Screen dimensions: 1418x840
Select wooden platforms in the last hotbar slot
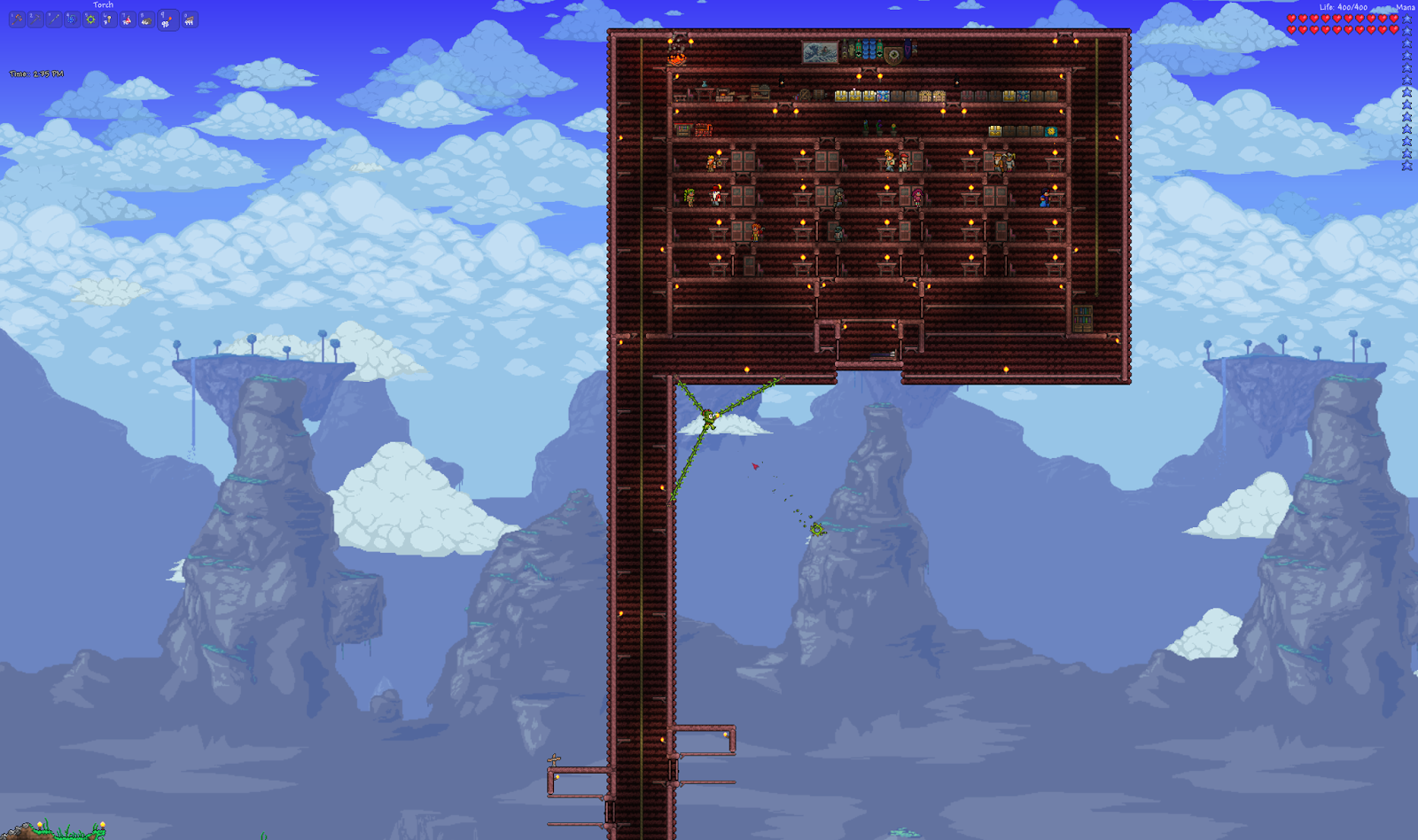(x=189, y=19)
